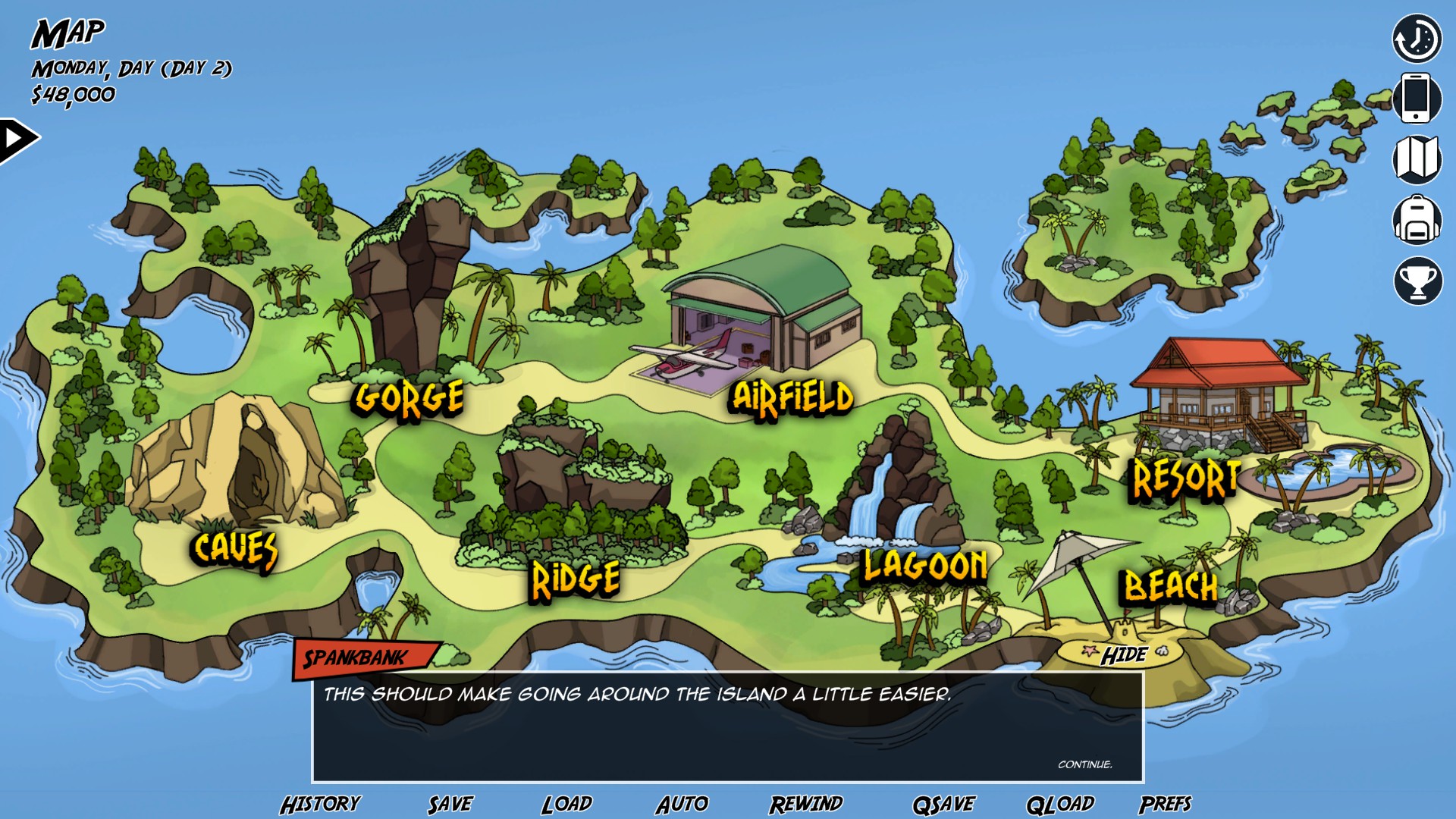1456x819 pixels.
Task: Open the backpack inventory
Action: tap(1417, 220)
